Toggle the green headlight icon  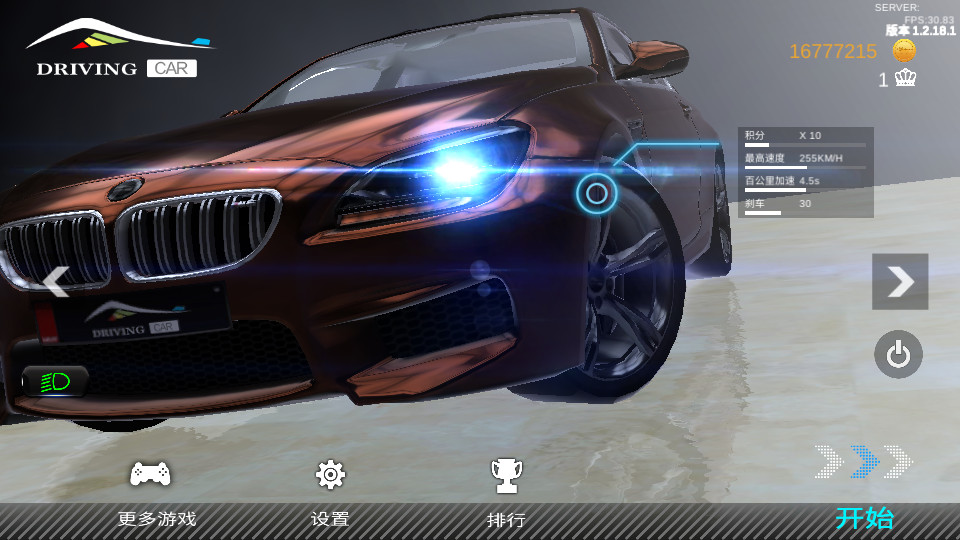pyautogui.click(x=55, y=381)
